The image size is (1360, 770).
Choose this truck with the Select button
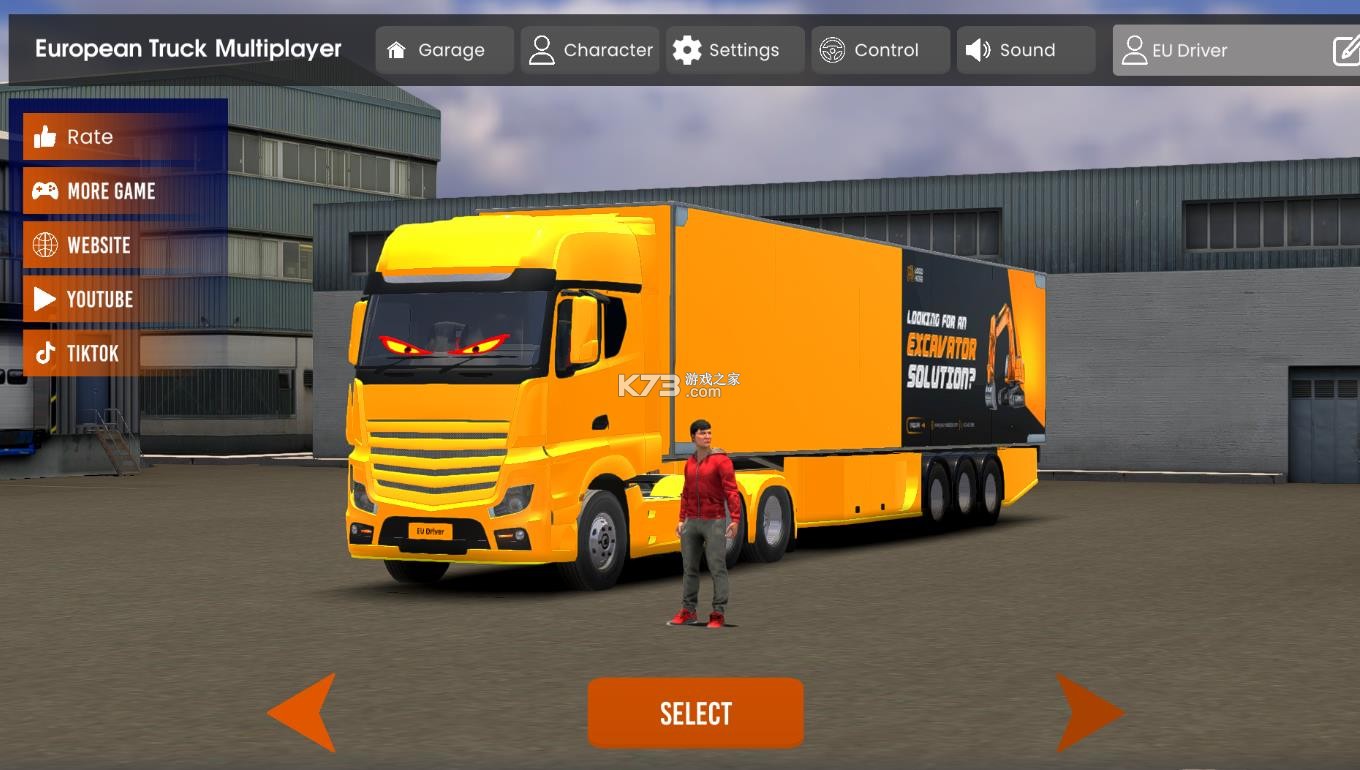695,713
